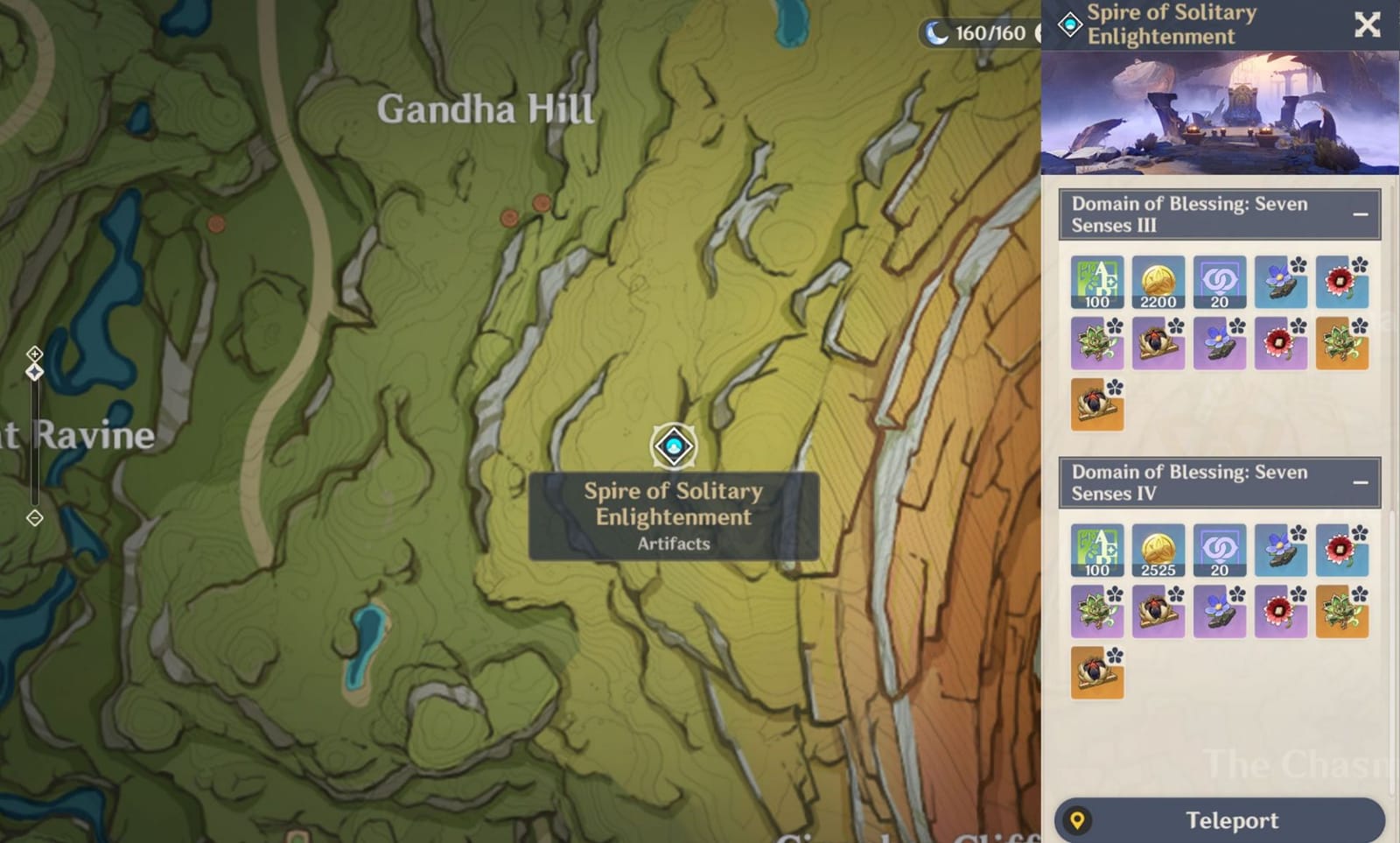Select the Spire of Solitary Enlightenment domain pin

(x=672, y=446)
